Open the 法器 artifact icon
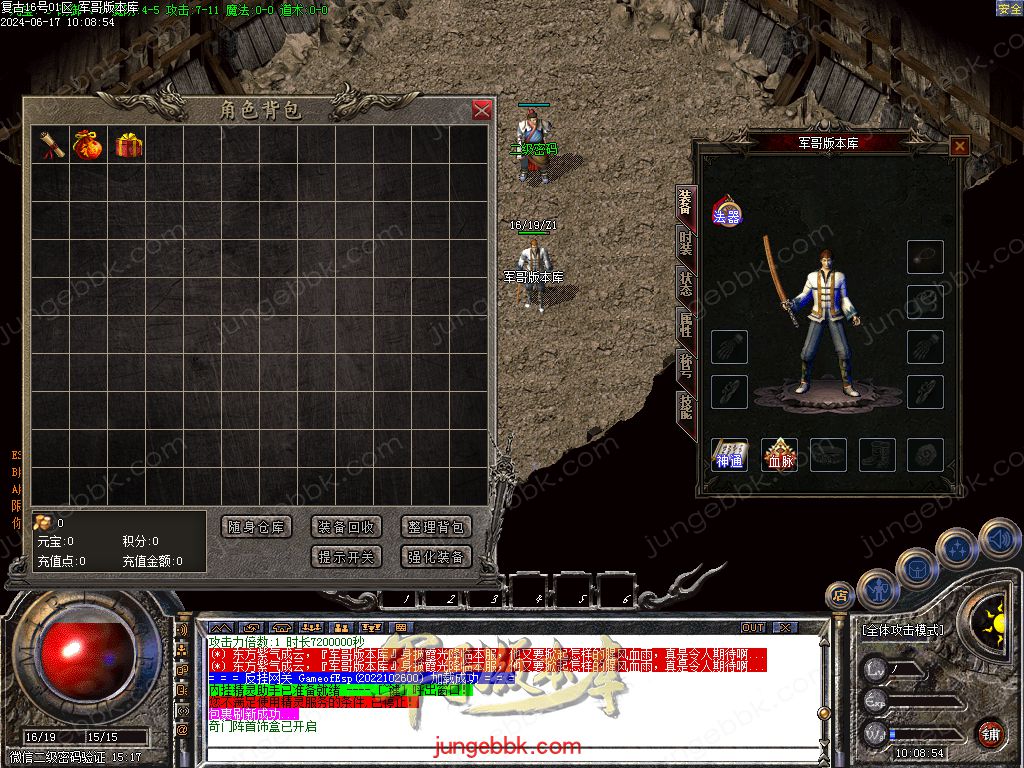The height and width of the screenshot is (768, 1024). 726,213
